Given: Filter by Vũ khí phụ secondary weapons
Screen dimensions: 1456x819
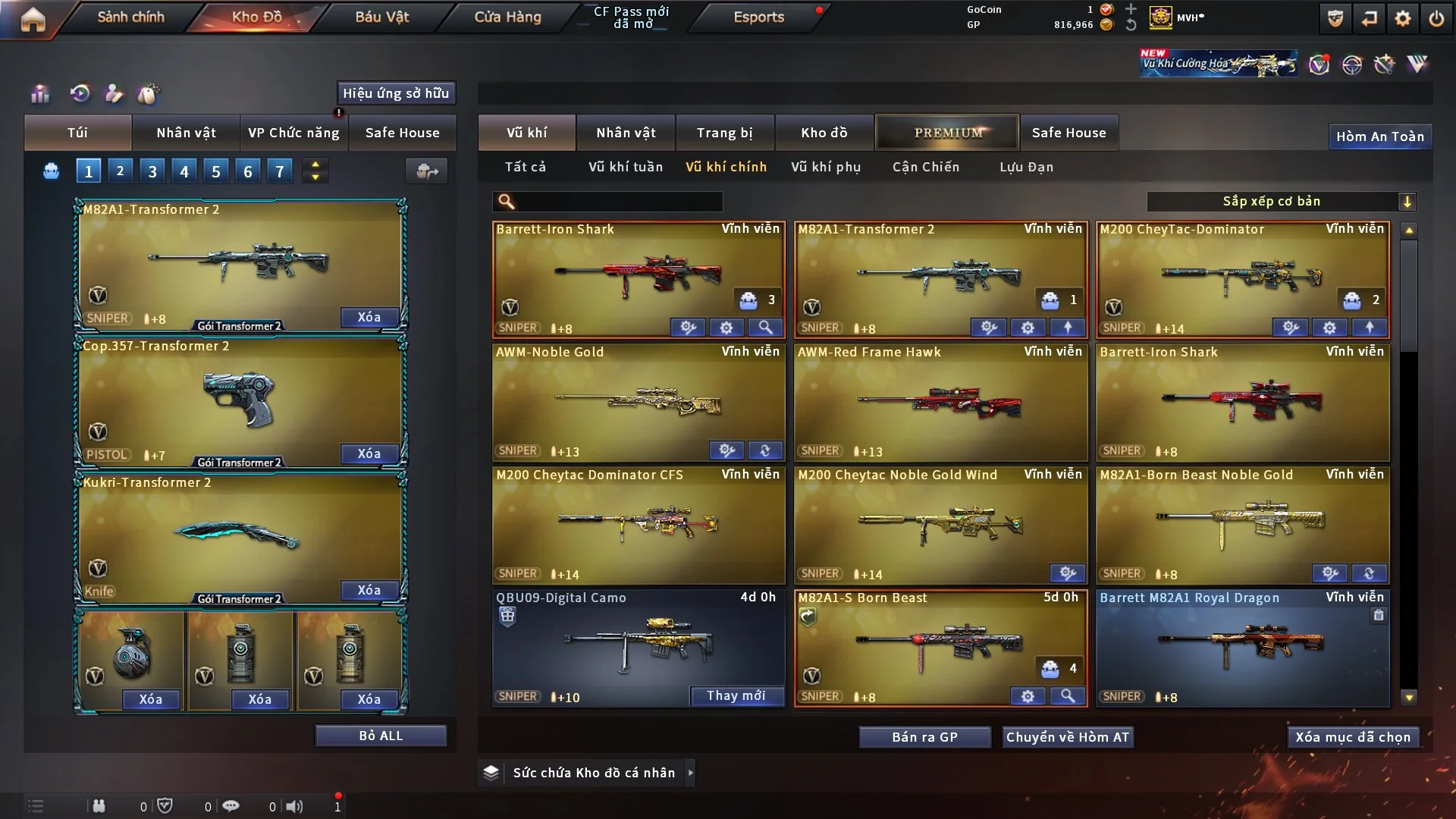Looking at the screenshot, I should pyautogui.click(x=826, y=167).
